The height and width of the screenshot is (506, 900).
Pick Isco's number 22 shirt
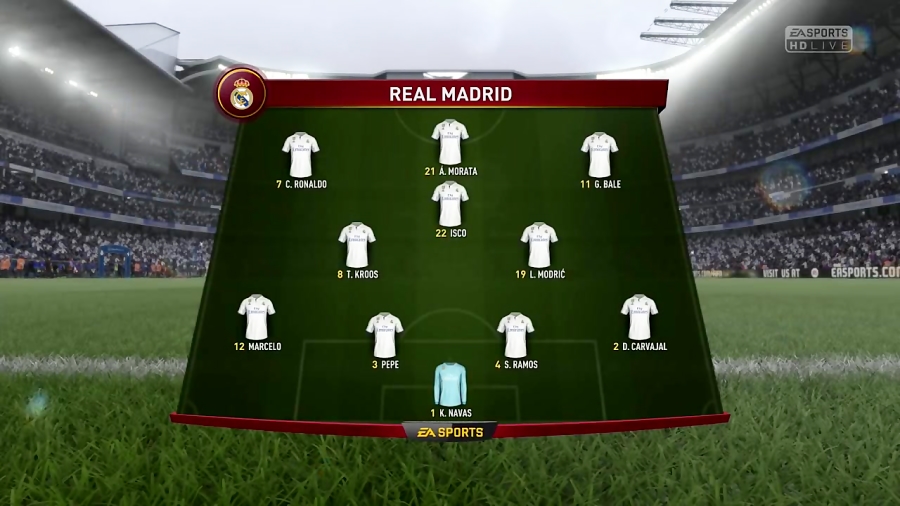click(x=450, y=204)
